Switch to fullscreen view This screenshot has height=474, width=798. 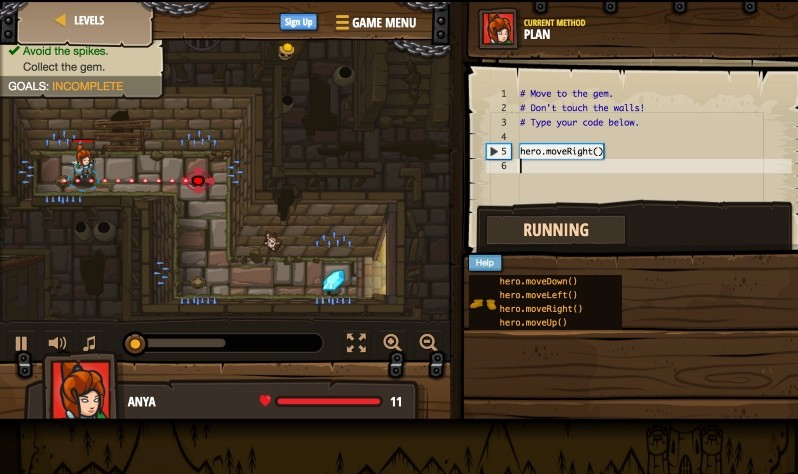point(356,343)
